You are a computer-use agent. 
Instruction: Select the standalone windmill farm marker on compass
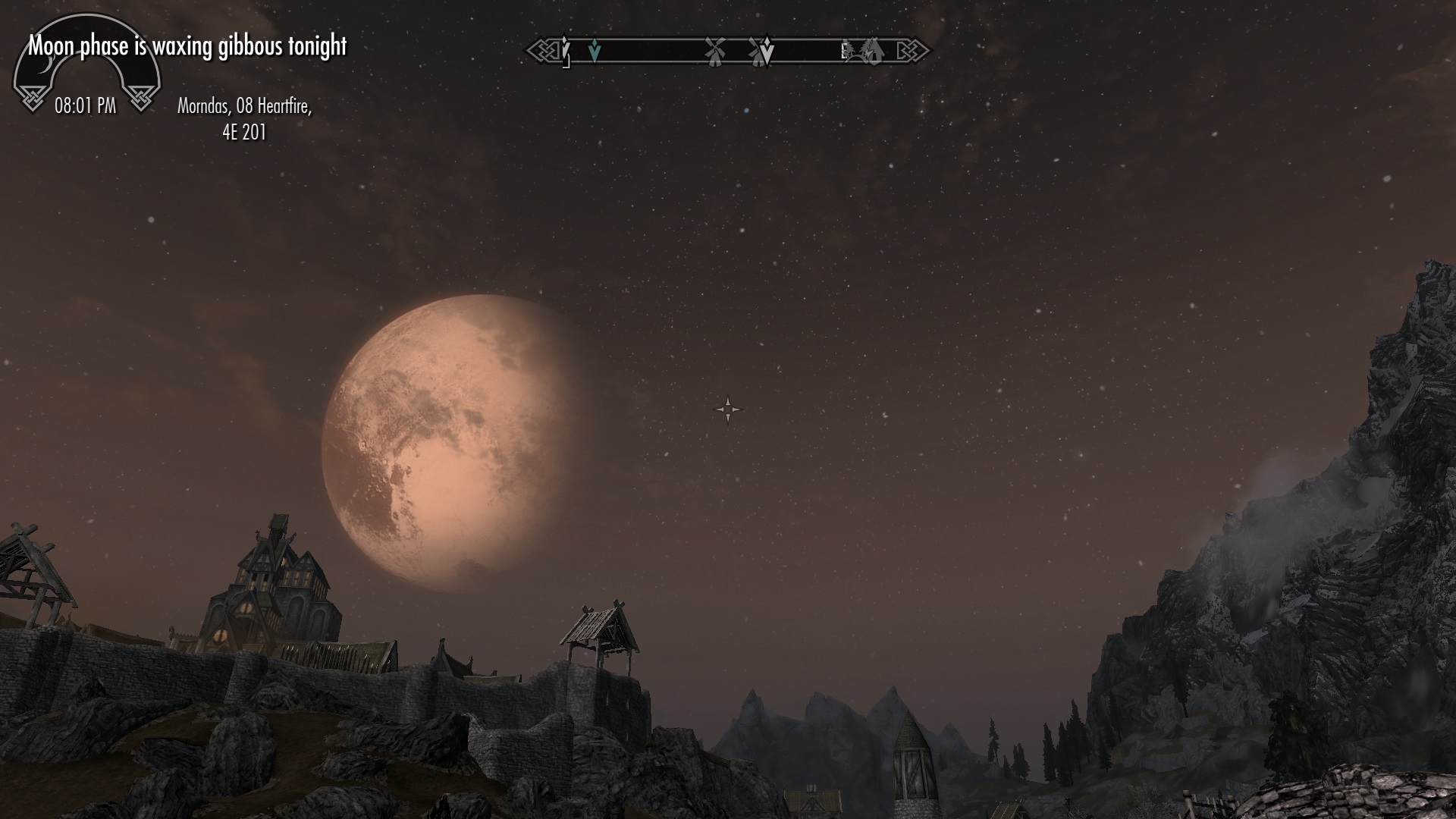coord(714,51)
